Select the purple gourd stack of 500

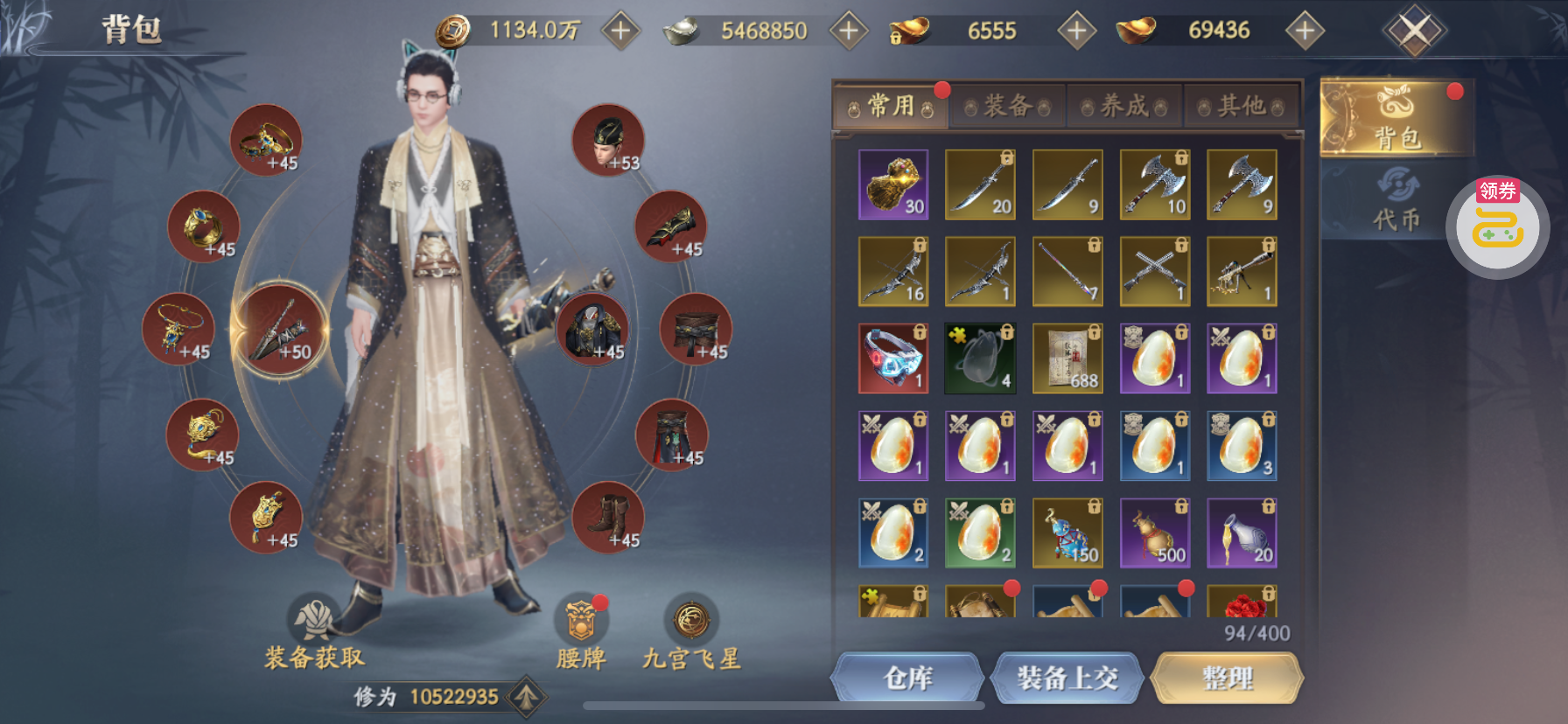point(1154,533)
